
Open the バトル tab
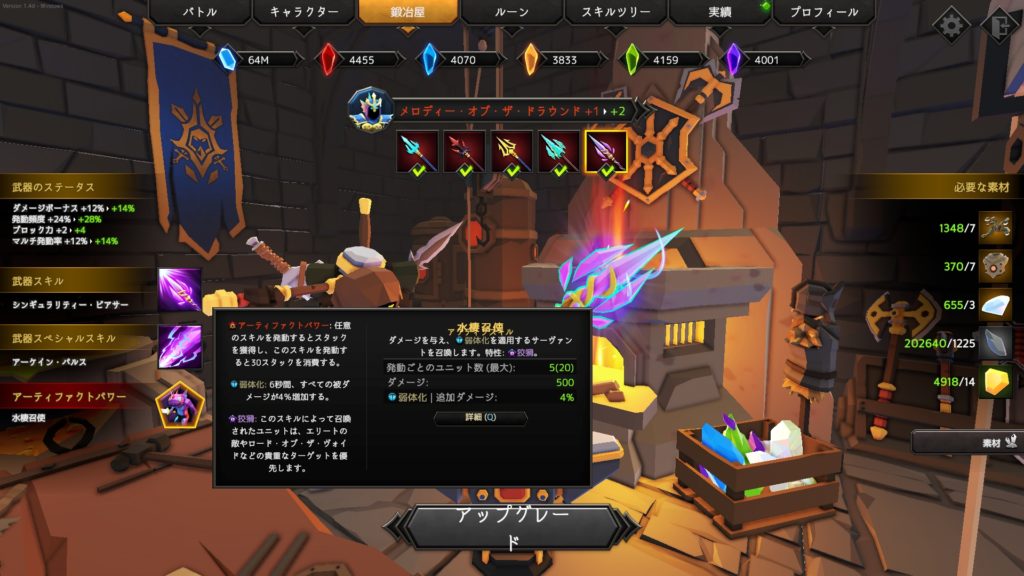[199, 12]
